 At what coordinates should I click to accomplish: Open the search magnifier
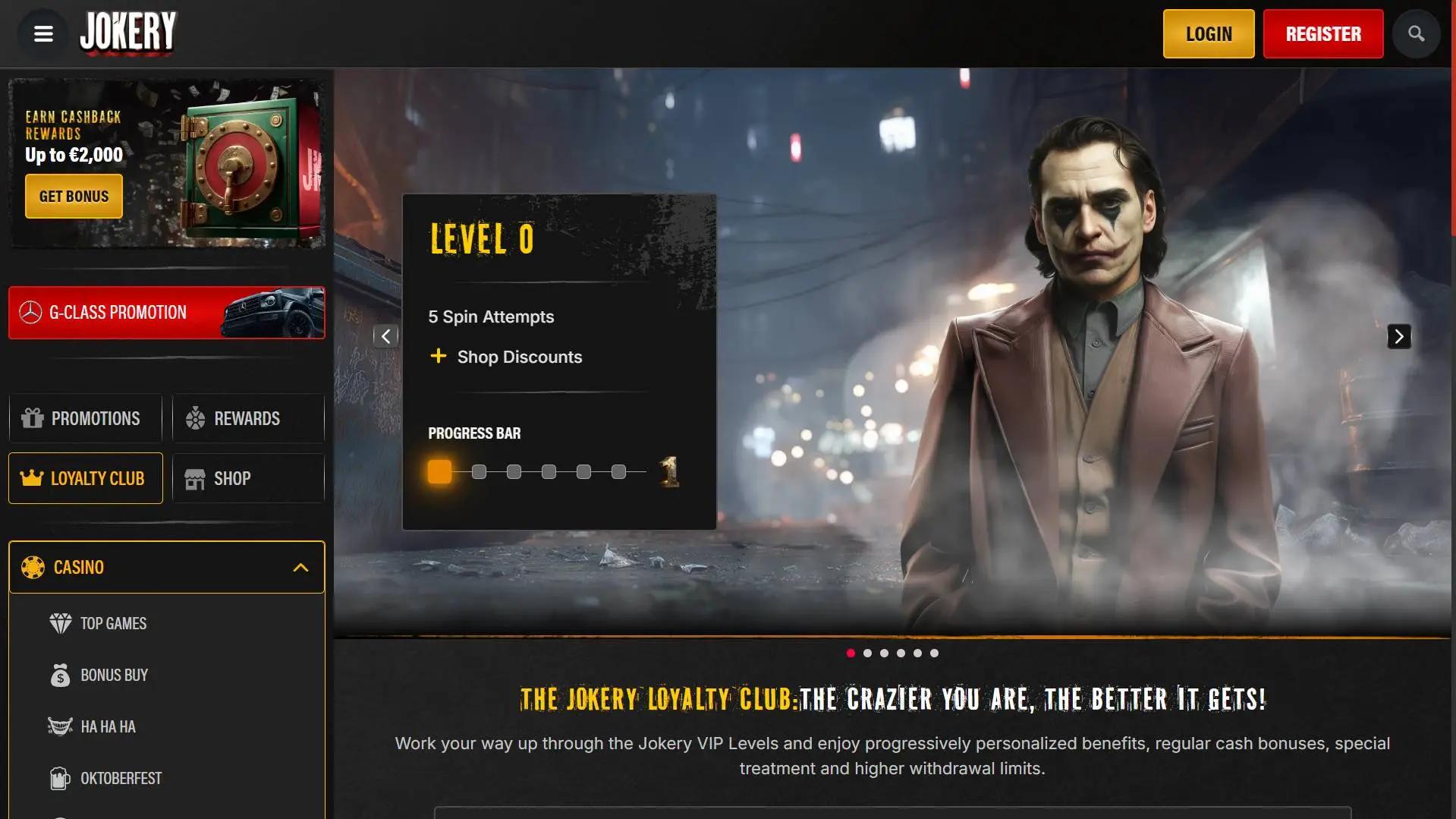tap(1416, 34)
